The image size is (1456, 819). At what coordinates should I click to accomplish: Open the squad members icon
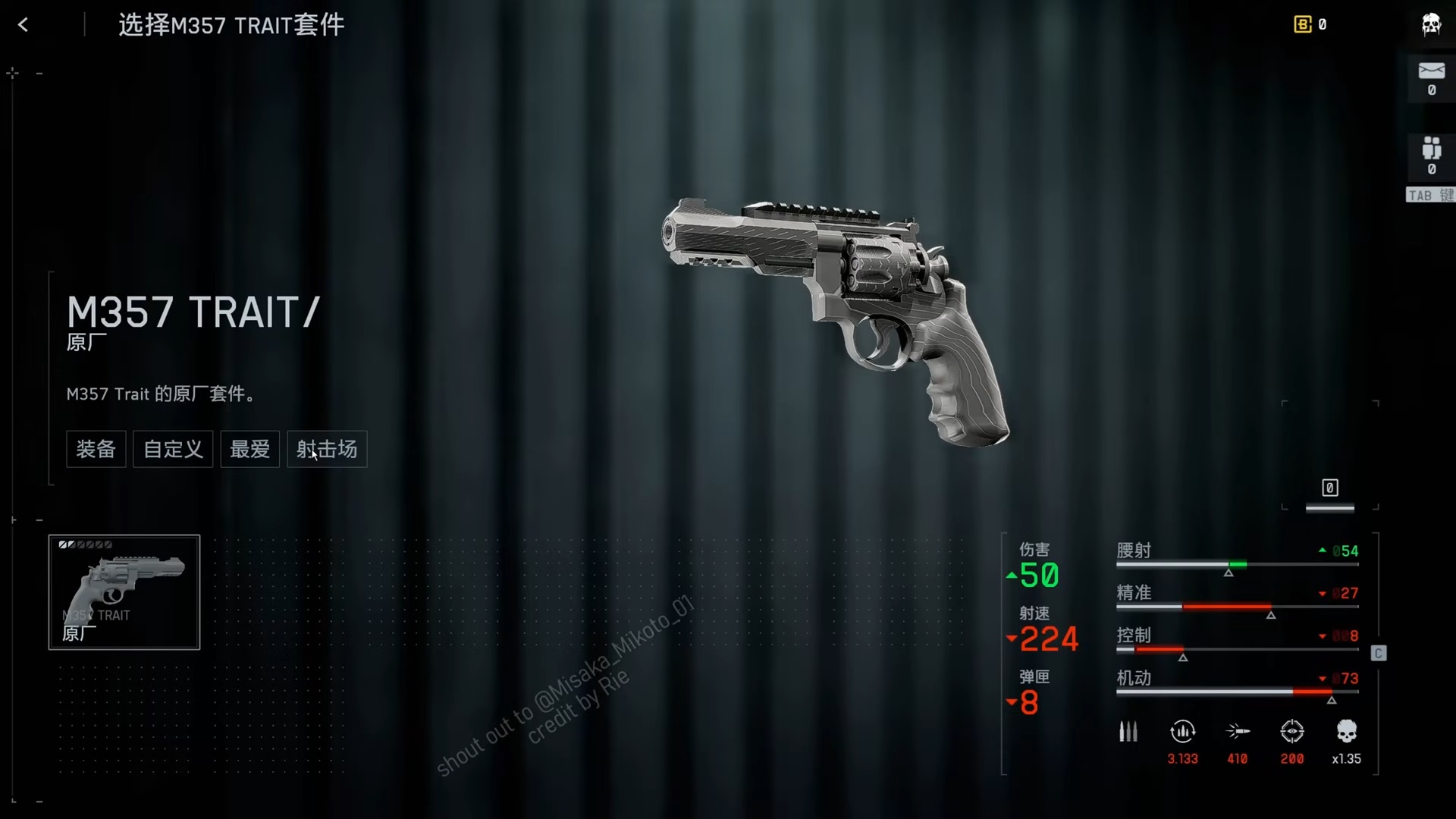[x=1431, y=149]
